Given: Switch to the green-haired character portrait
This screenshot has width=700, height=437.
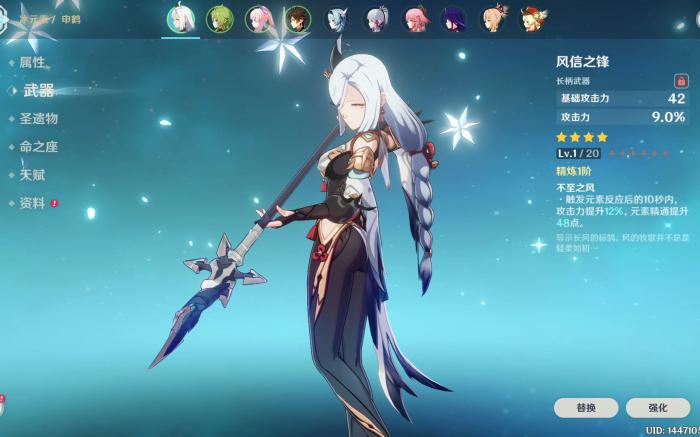Looking at the screenshot, I should point(220,19).
